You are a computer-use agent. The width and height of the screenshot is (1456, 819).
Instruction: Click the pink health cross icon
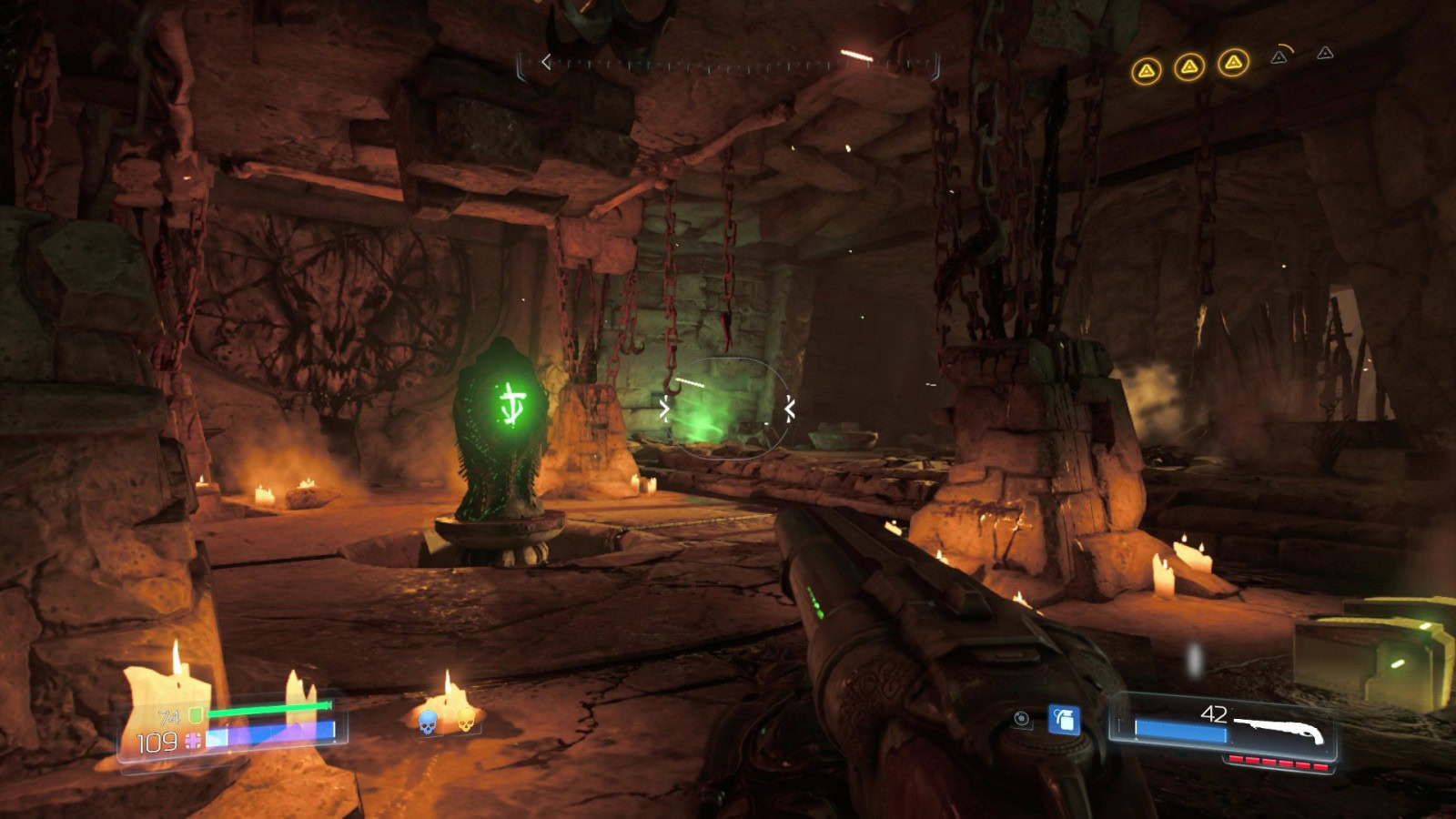193,742
